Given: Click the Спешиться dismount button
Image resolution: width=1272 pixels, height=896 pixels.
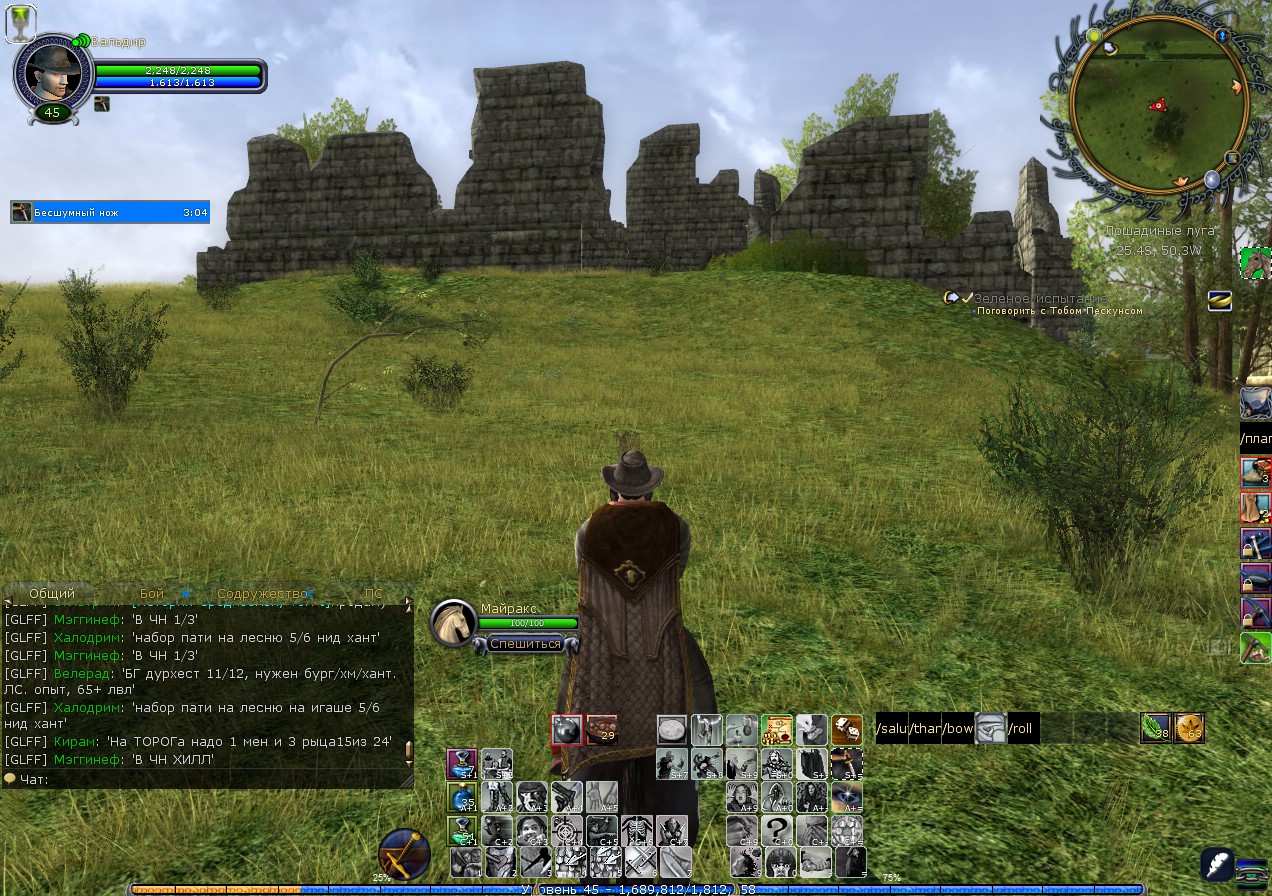Looking at the screenshot, I should point(525,643).
